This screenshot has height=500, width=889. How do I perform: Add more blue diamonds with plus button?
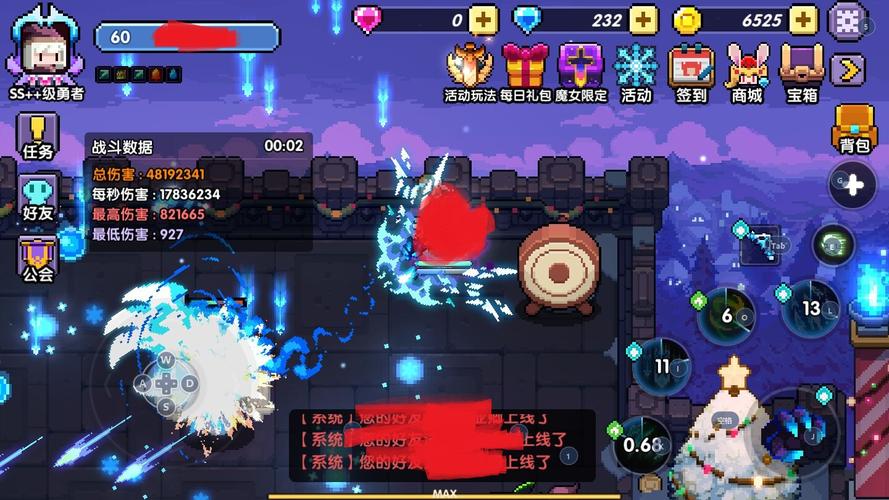click(x=643, y=19)
